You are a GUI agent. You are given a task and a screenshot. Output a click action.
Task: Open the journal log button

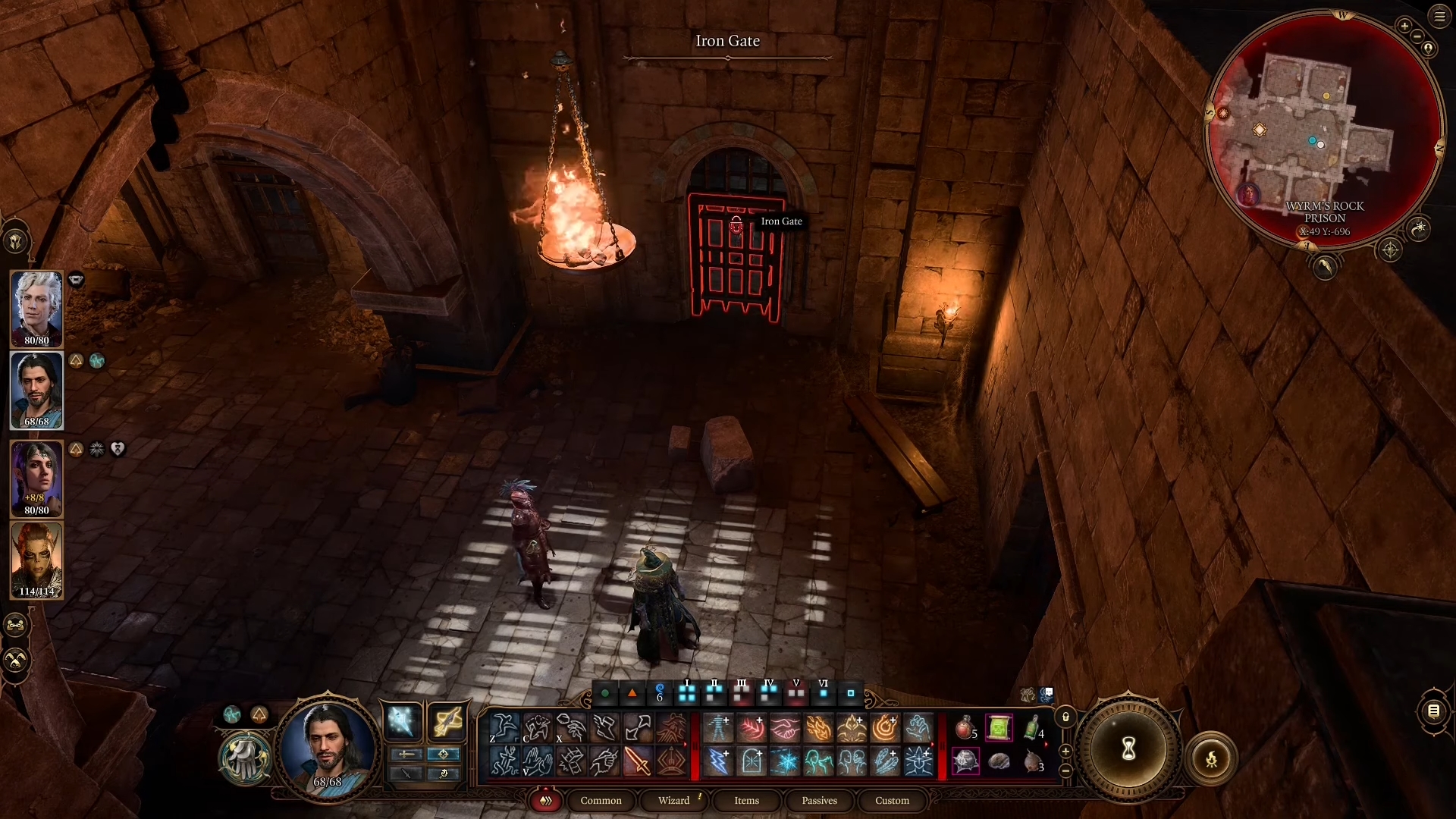[1433, 711]
